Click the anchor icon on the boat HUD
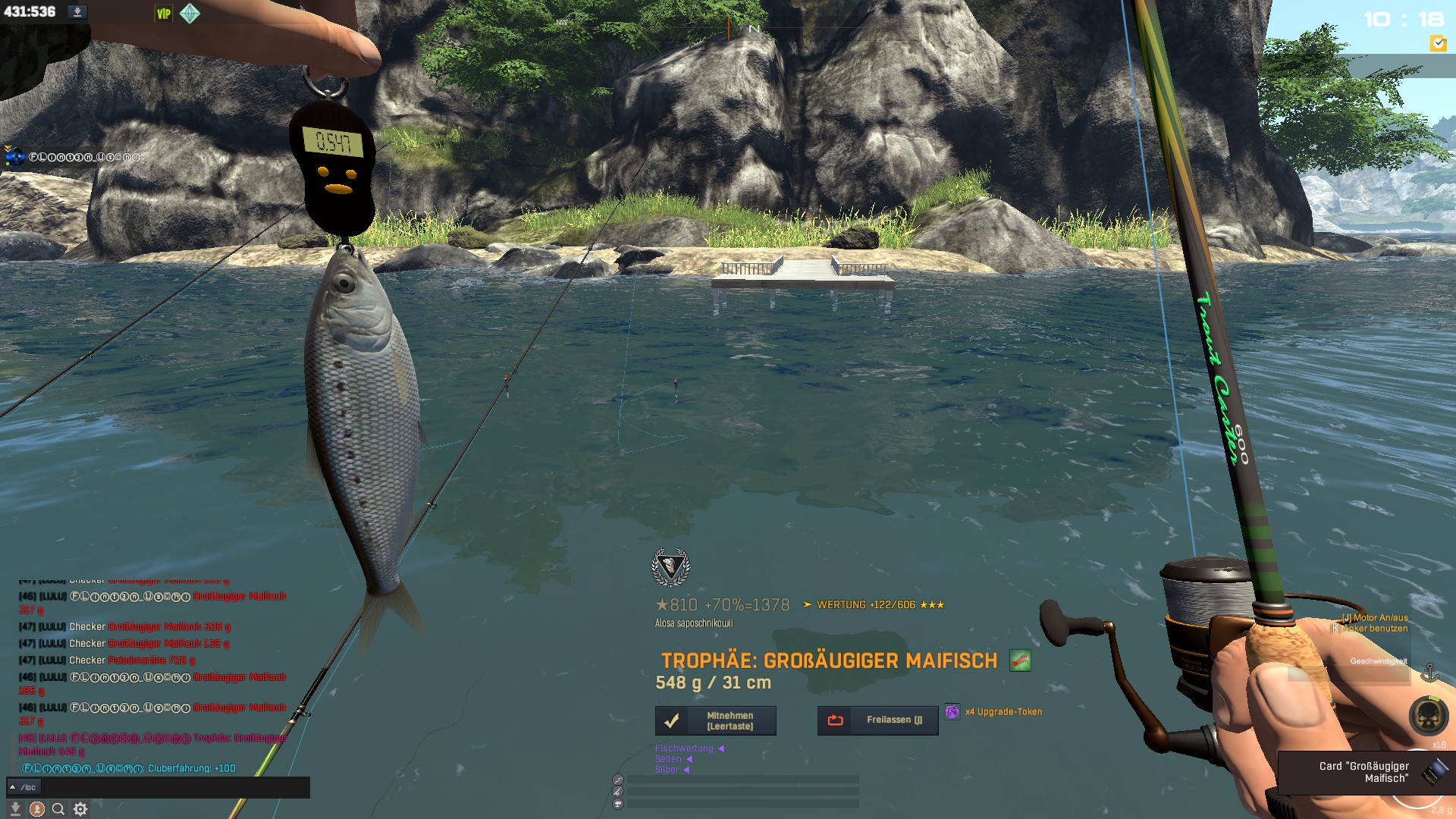 tap(1429, 672)
